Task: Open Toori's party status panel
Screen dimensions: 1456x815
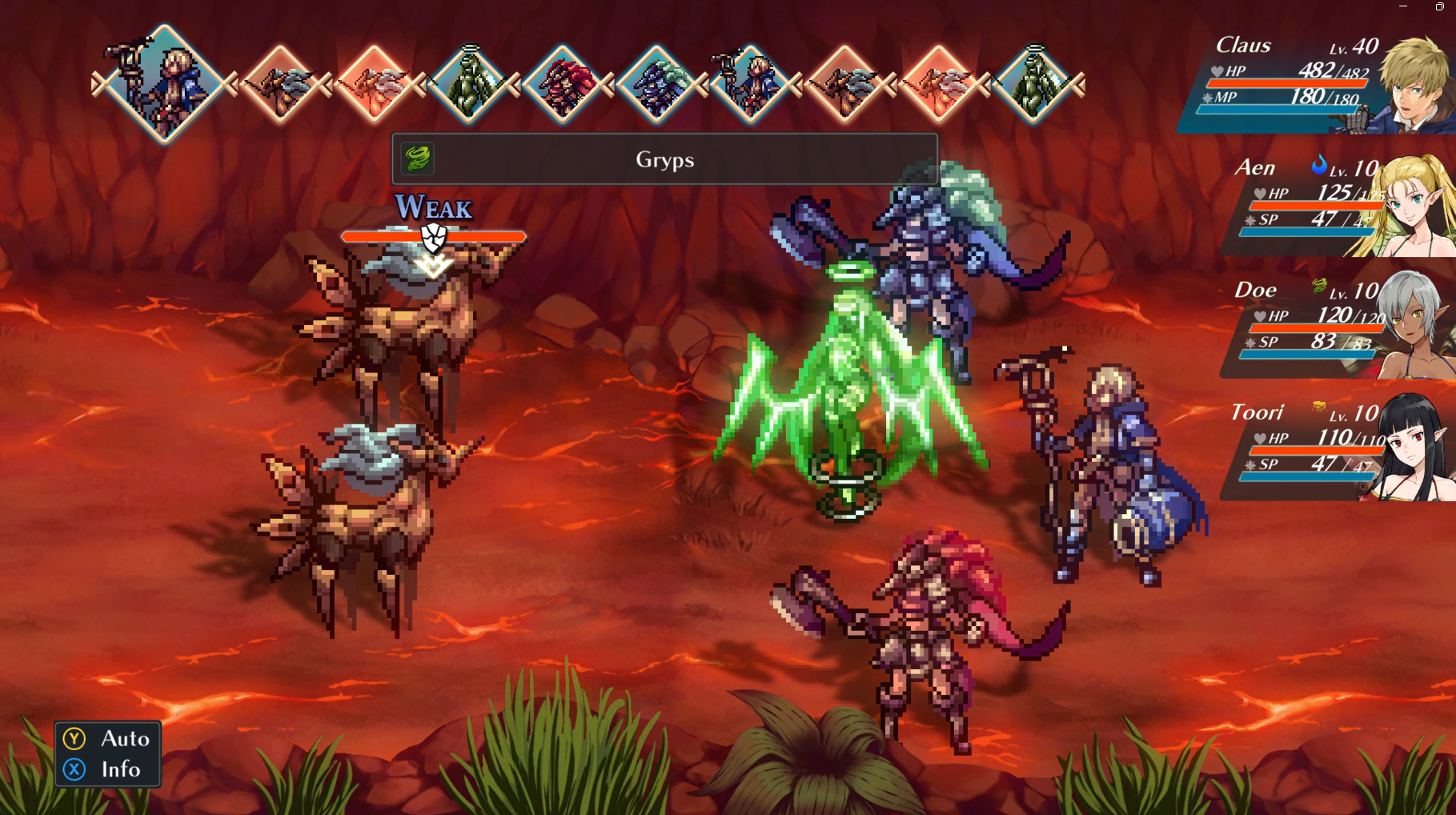Action: [1337, 449]
